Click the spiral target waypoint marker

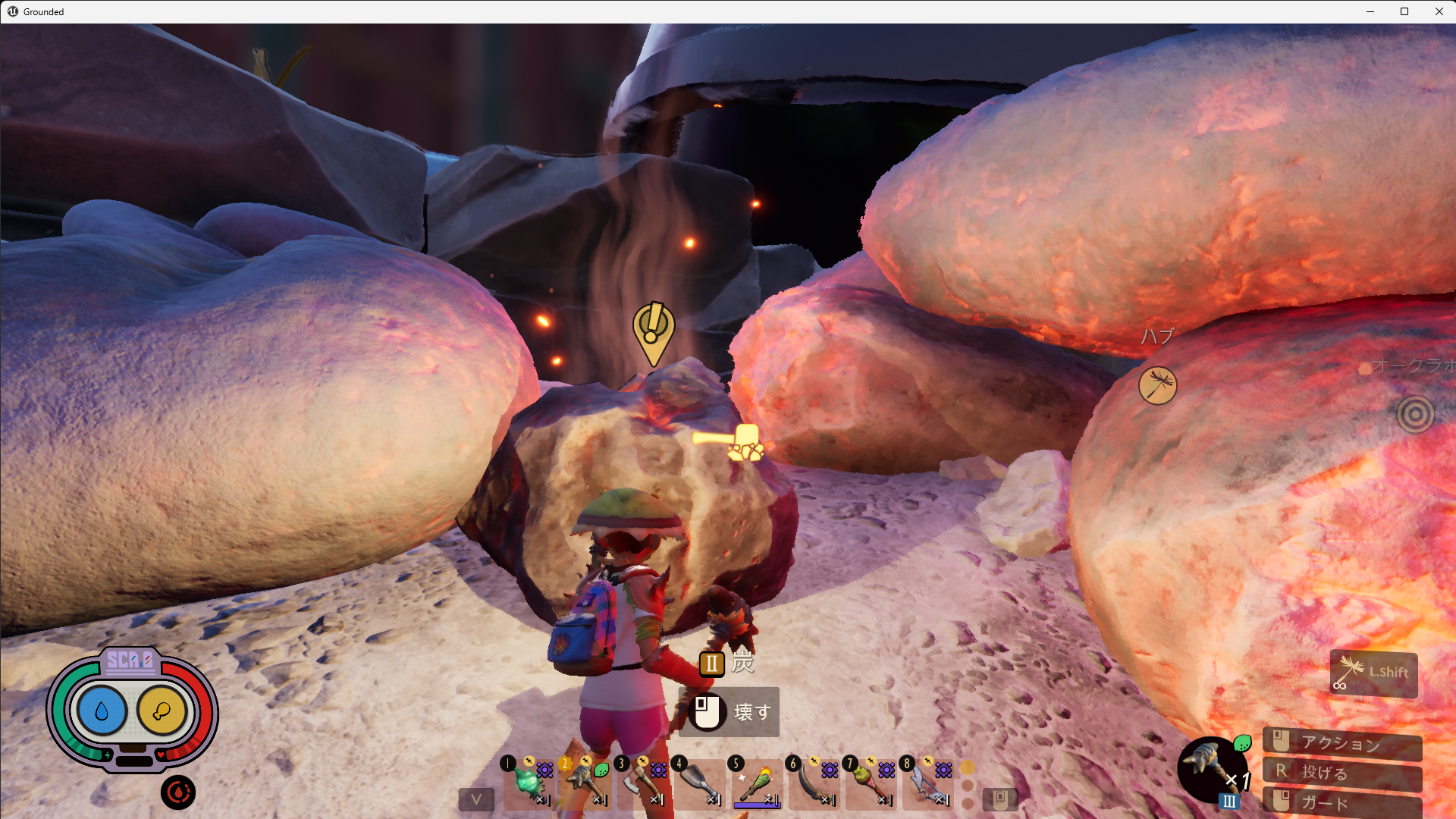(x=1415, y=414)
